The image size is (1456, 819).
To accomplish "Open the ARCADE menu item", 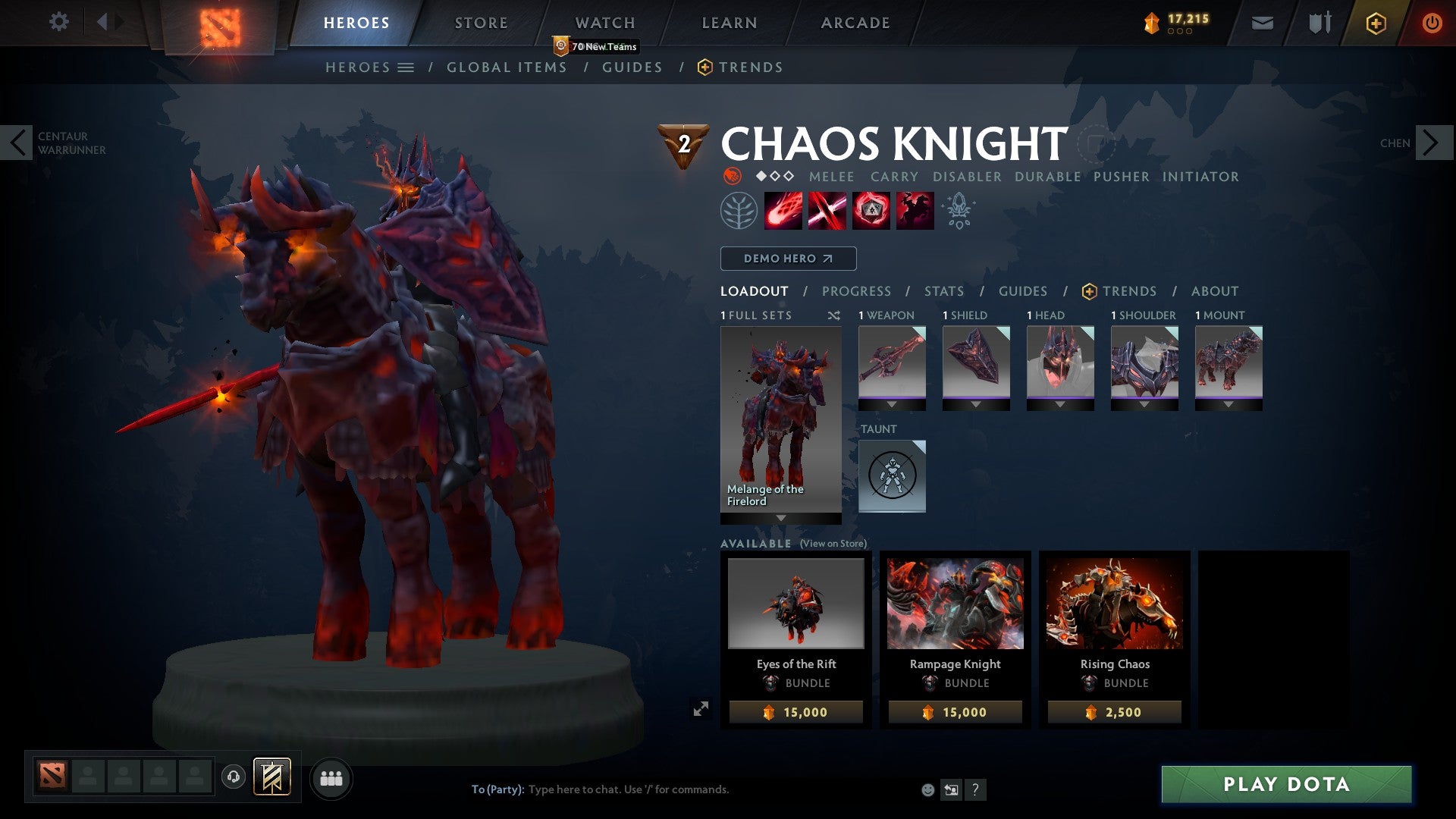I will coord(855,23).
